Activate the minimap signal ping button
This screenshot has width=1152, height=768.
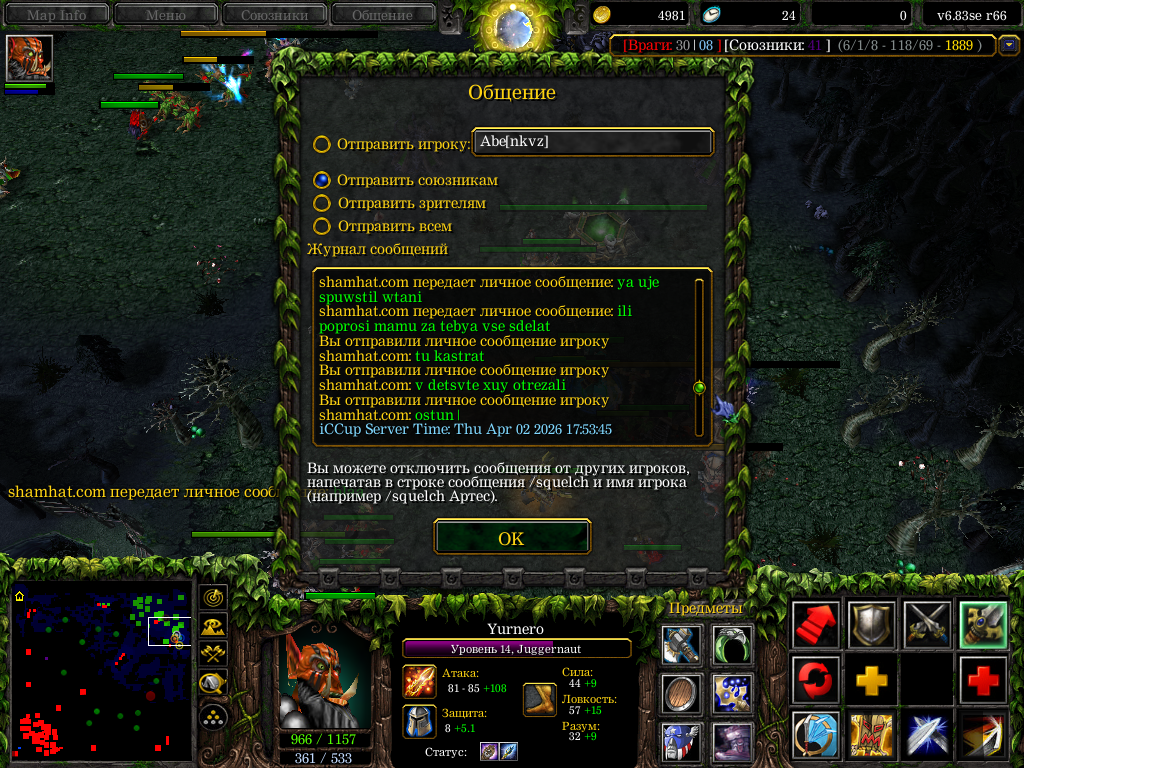coord(212,598)
